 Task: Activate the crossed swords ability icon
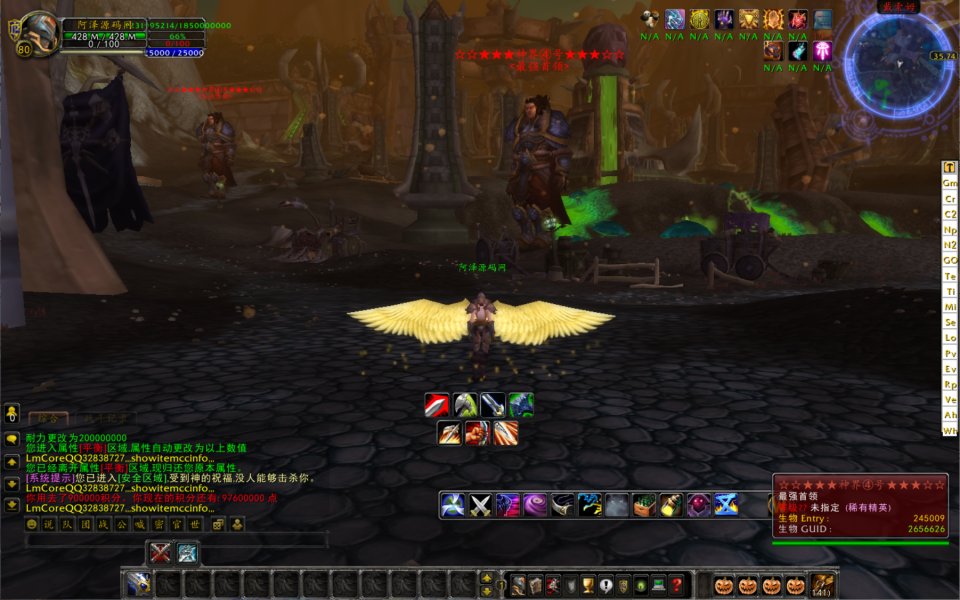481,505
